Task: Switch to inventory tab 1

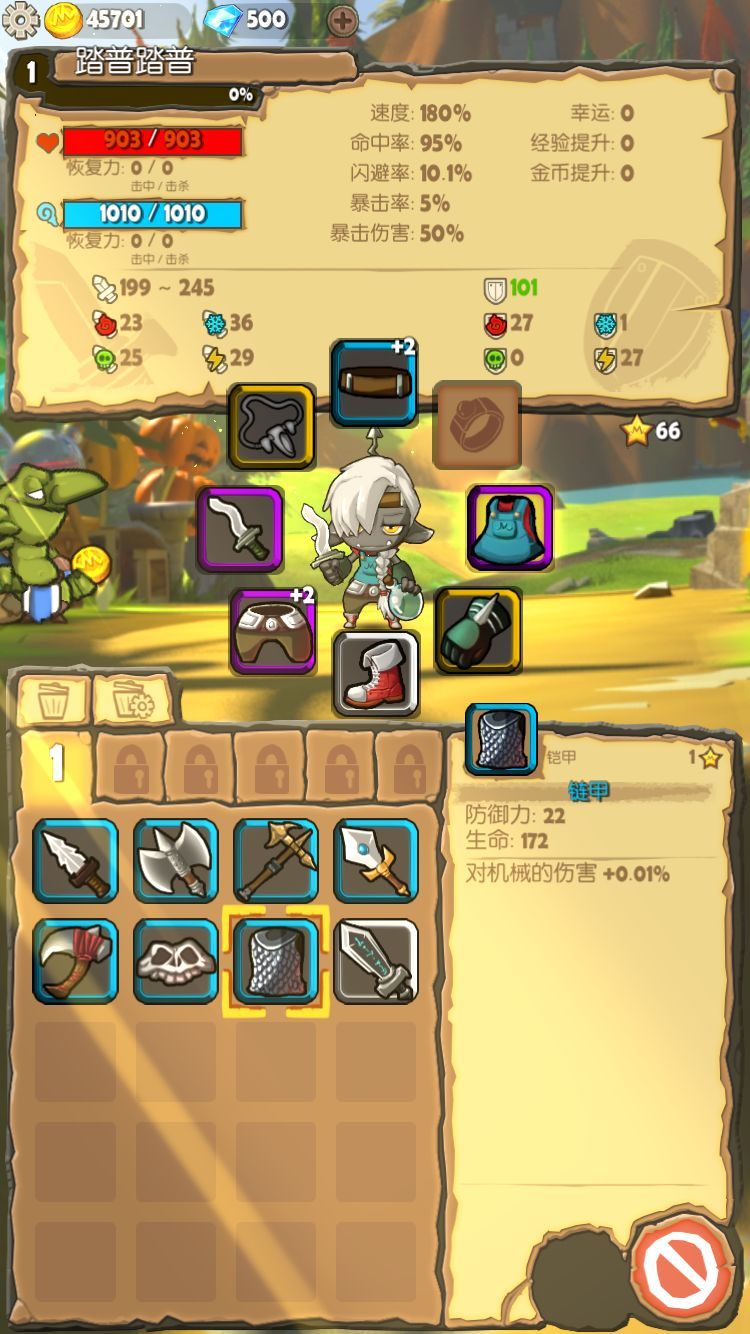Action: (57, 765)
